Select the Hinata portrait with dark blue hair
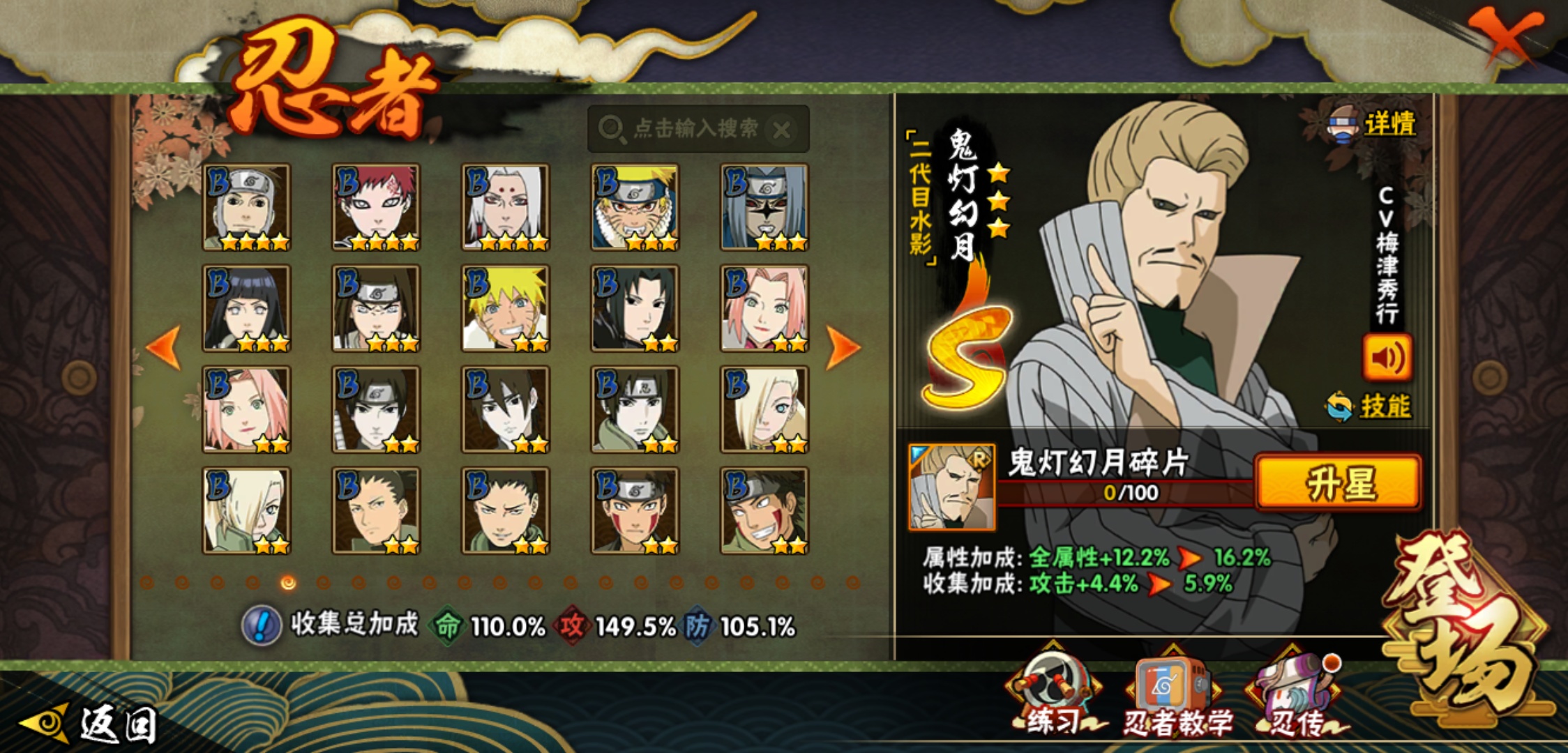 pyautogui.click(x=246, y=308)
